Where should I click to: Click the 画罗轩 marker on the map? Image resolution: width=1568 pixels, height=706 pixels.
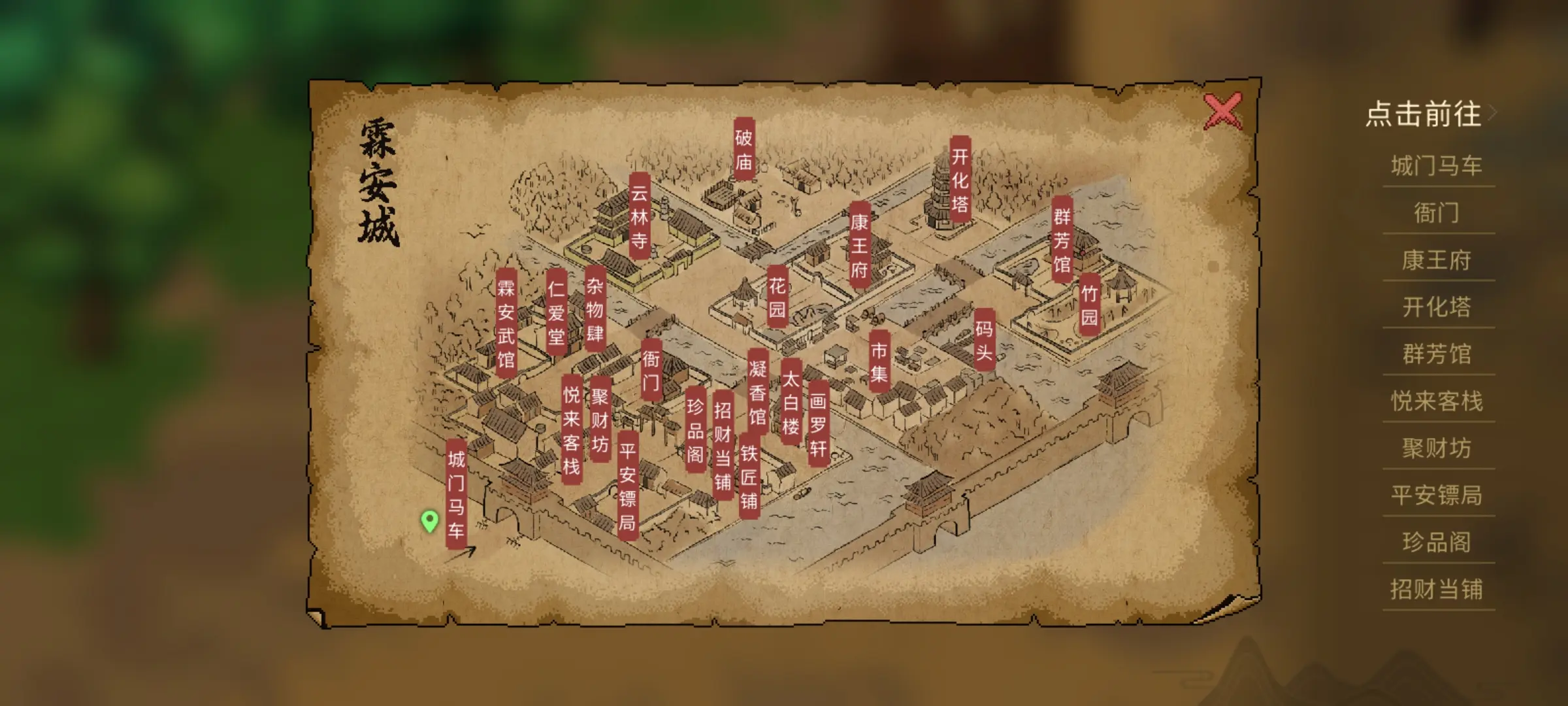point(818,424)
